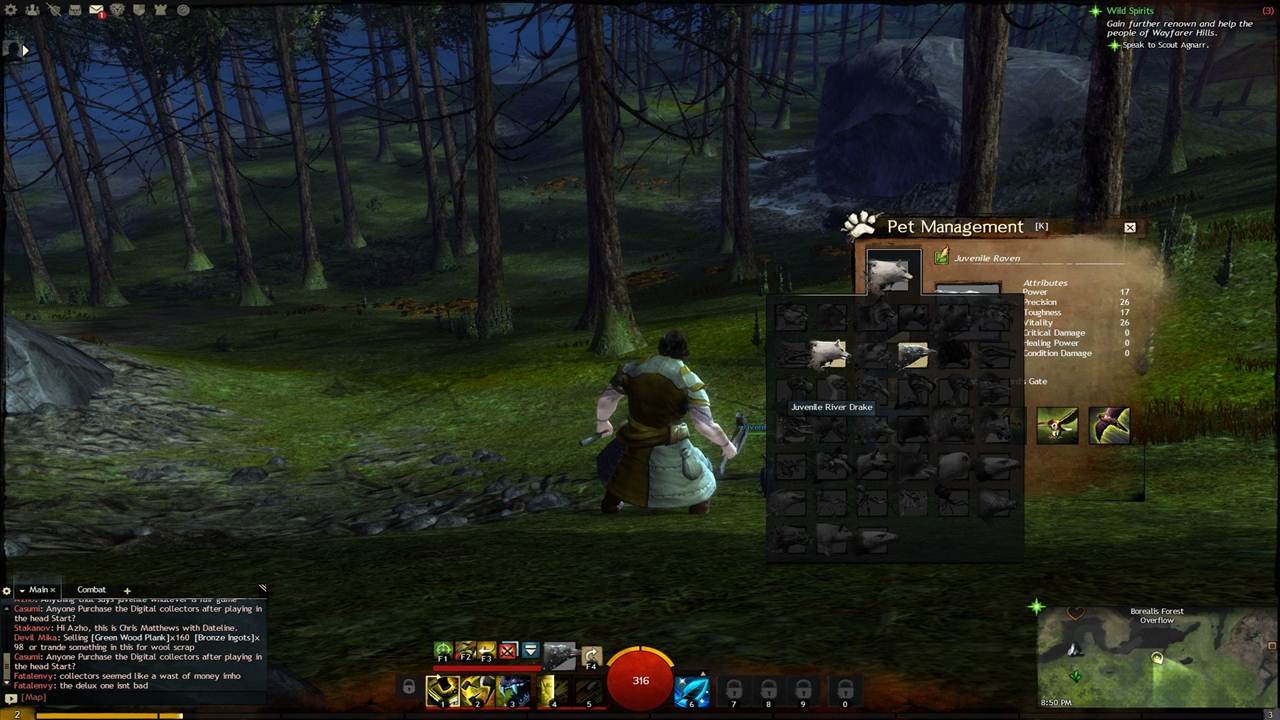Use weapon skill 2 on the hotbar
The image size is (1280, 720).
(x=477, y=691)
